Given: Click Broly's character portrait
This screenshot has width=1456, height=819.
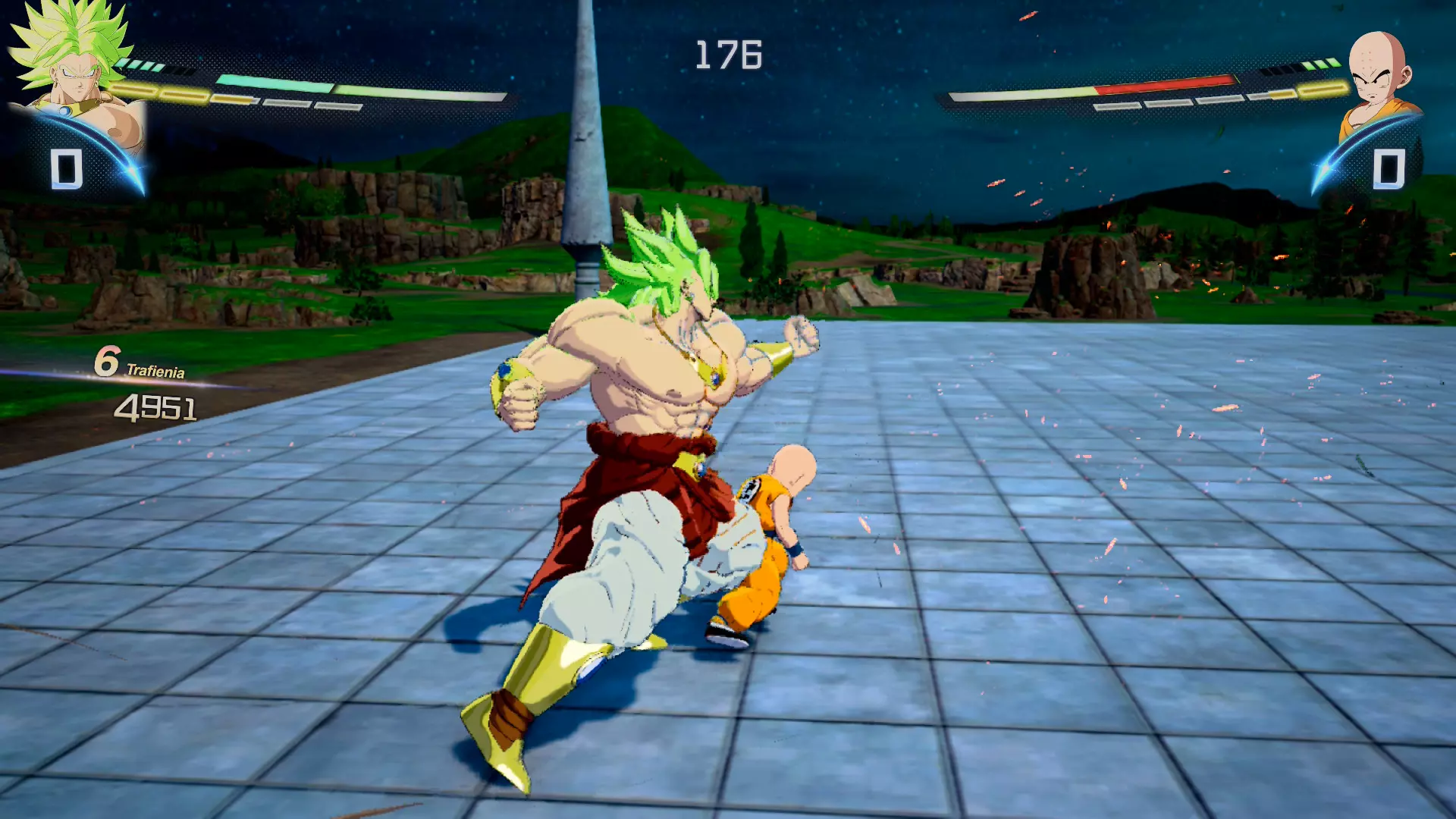Looking at the screenshot, I should click(x=76, y=76).
